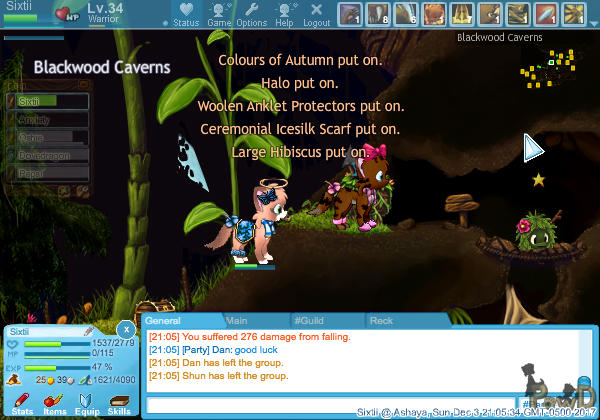Open the Game menu

pos(219,14)
